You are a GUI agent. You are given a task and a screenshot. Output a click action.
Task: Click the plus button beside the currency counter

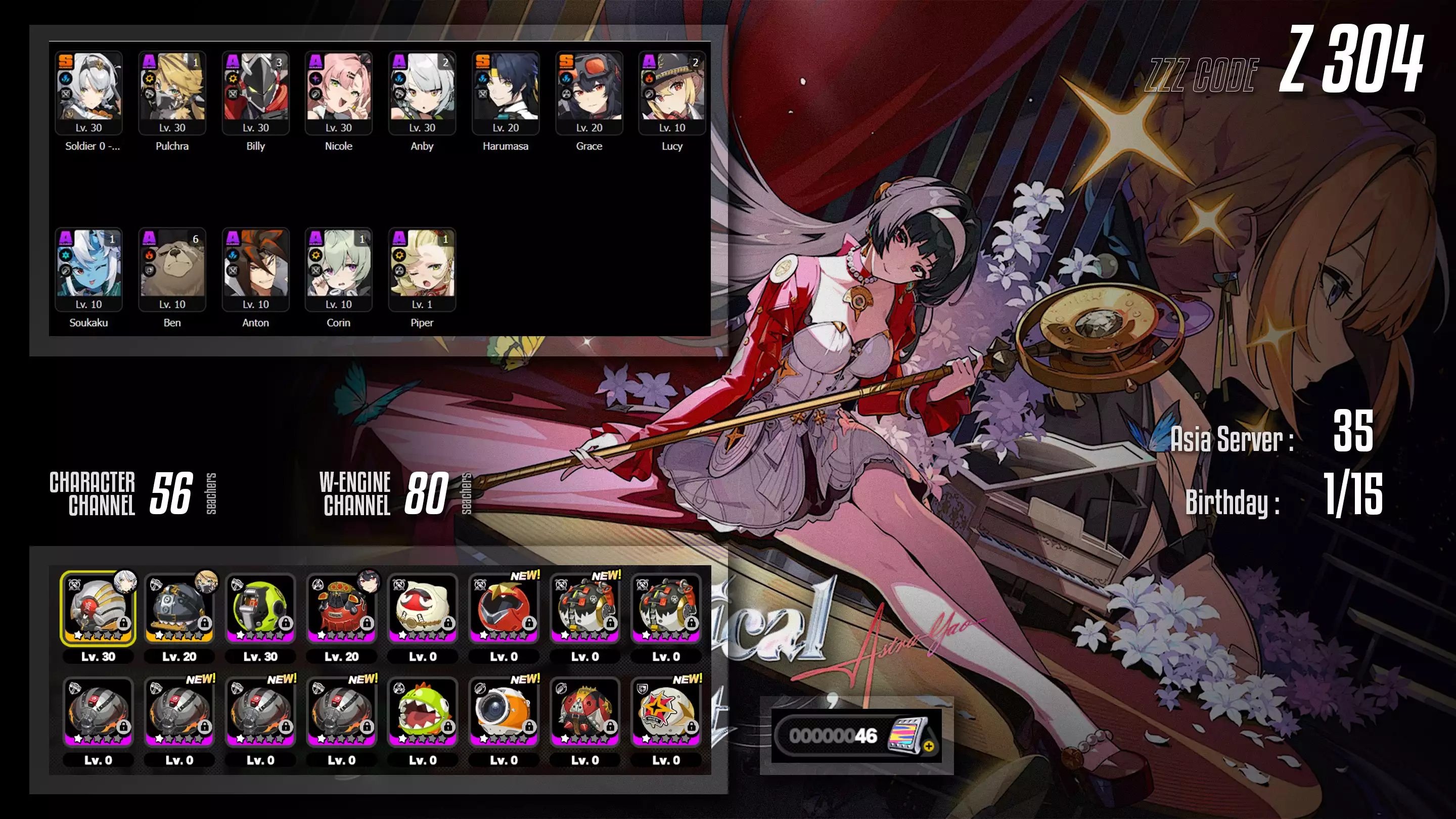pos(928,747)
